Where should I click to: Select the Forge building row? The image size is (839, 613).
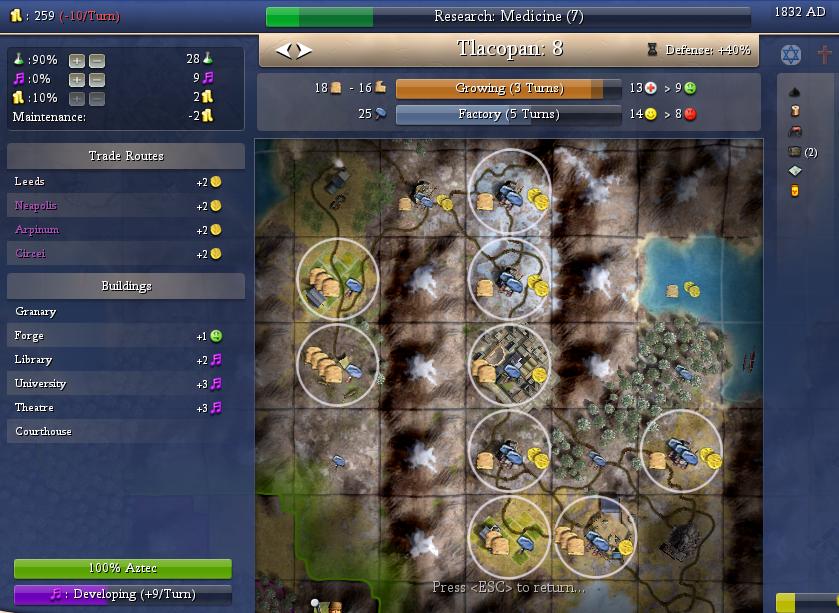coord(29,336)
